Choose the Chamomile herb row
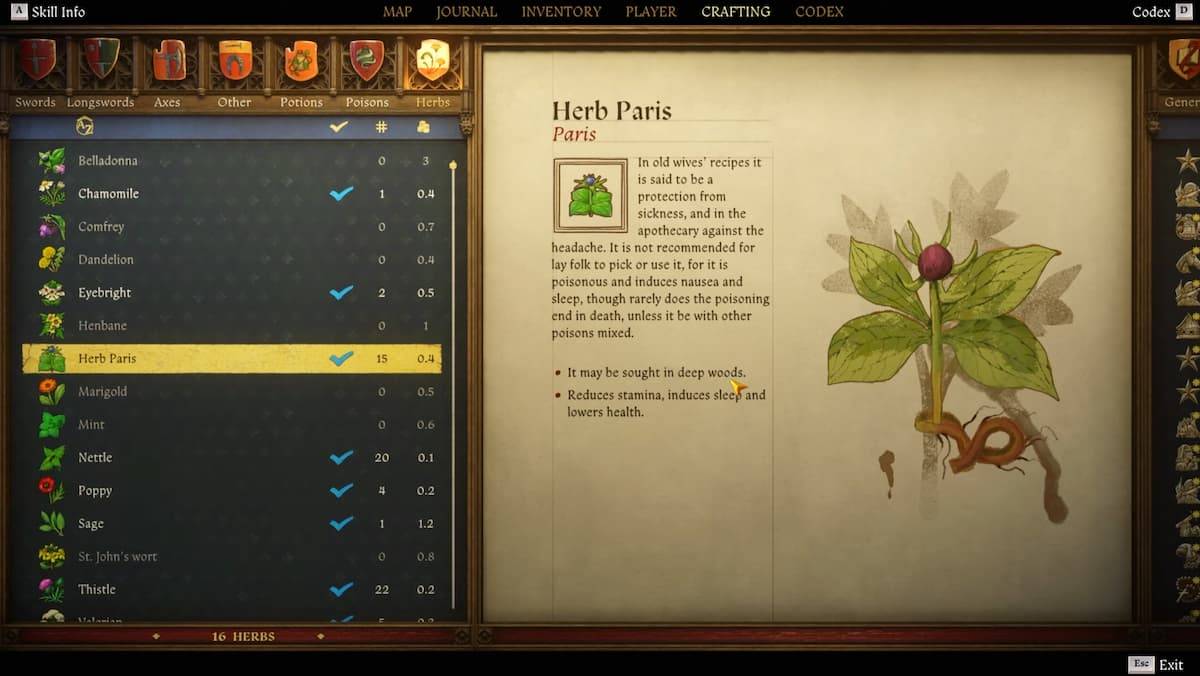 click(x=108, y=193)
